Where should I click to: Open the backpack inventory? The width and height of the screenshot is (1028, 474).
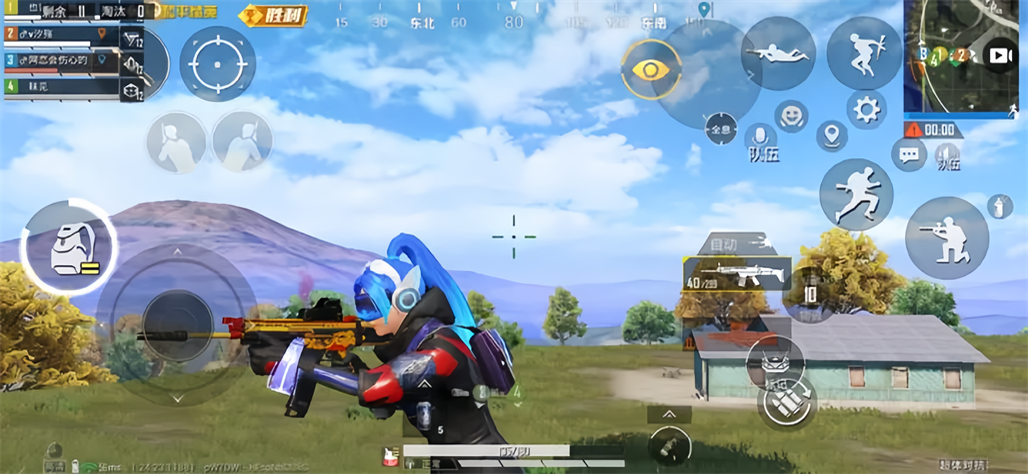coord(68,247)
